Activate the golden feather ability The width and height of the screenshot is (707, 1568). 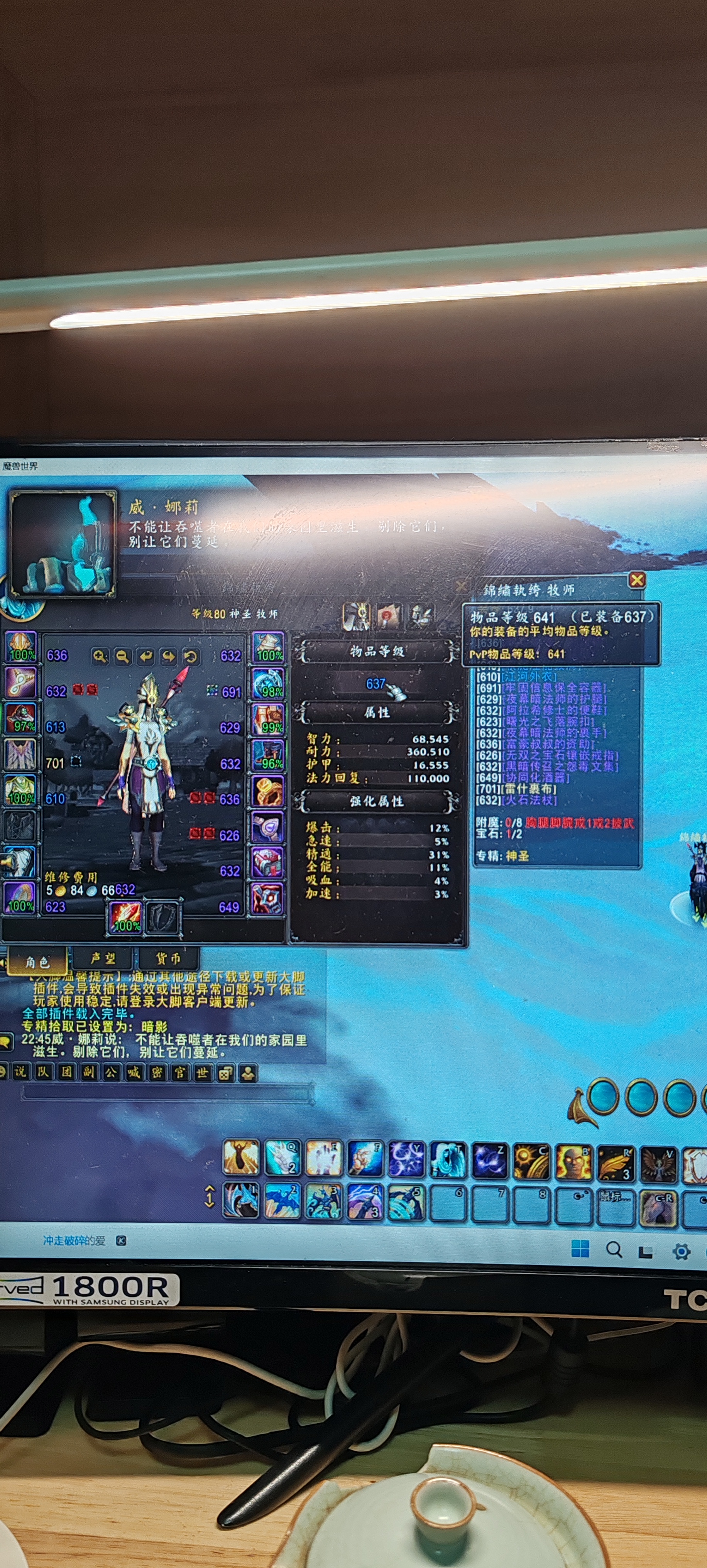tap(614, 1159)
